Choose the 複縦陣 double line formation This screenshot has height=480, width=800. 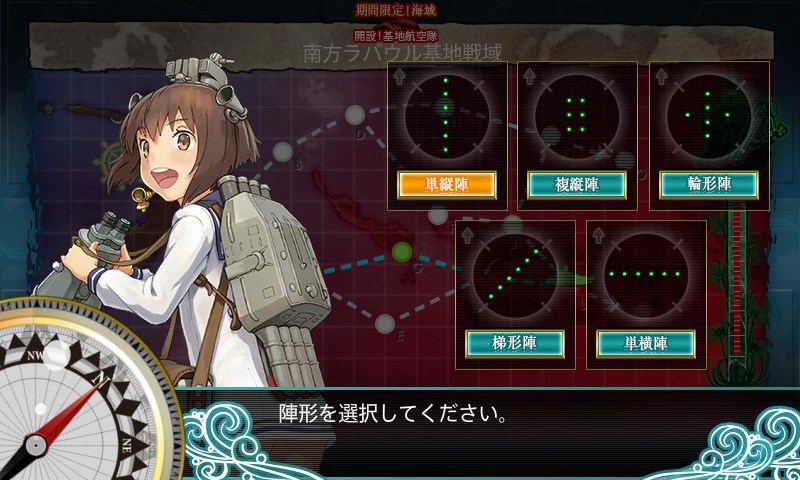coord(577,184)
